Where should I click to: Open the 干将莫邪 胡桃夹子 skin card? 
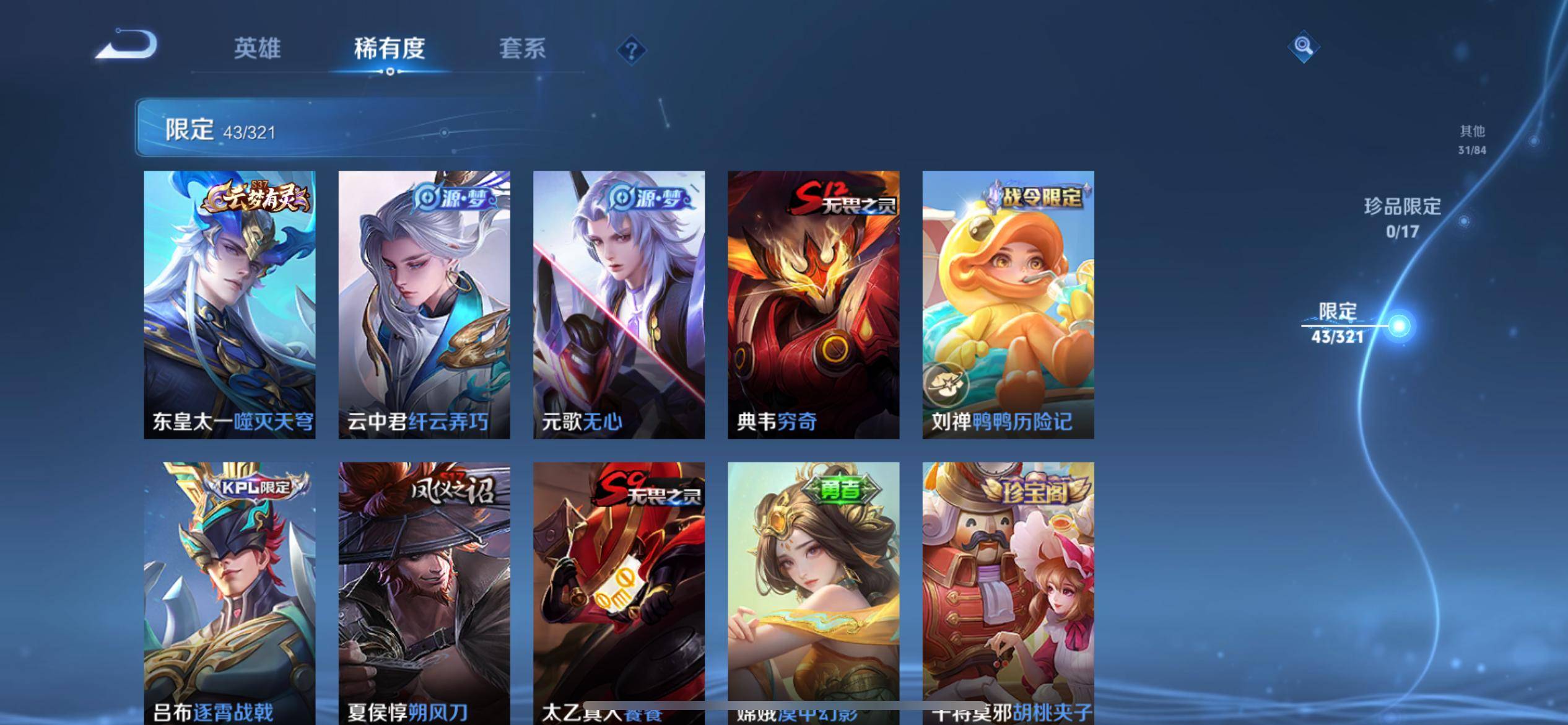(1008, 592)
